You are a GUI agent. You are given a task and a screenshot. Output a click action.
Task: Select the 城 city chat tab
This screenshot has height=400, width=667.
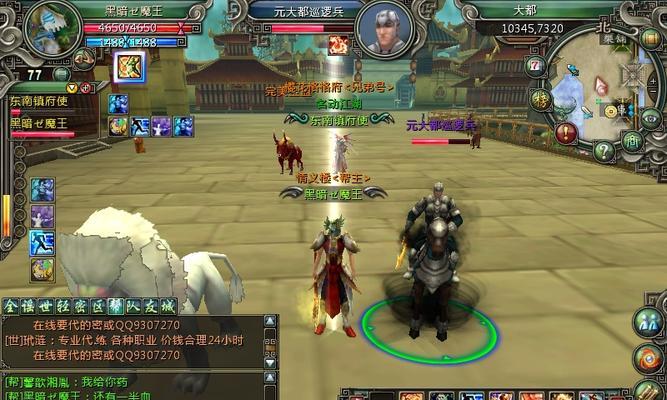click(x=167, y=306)
